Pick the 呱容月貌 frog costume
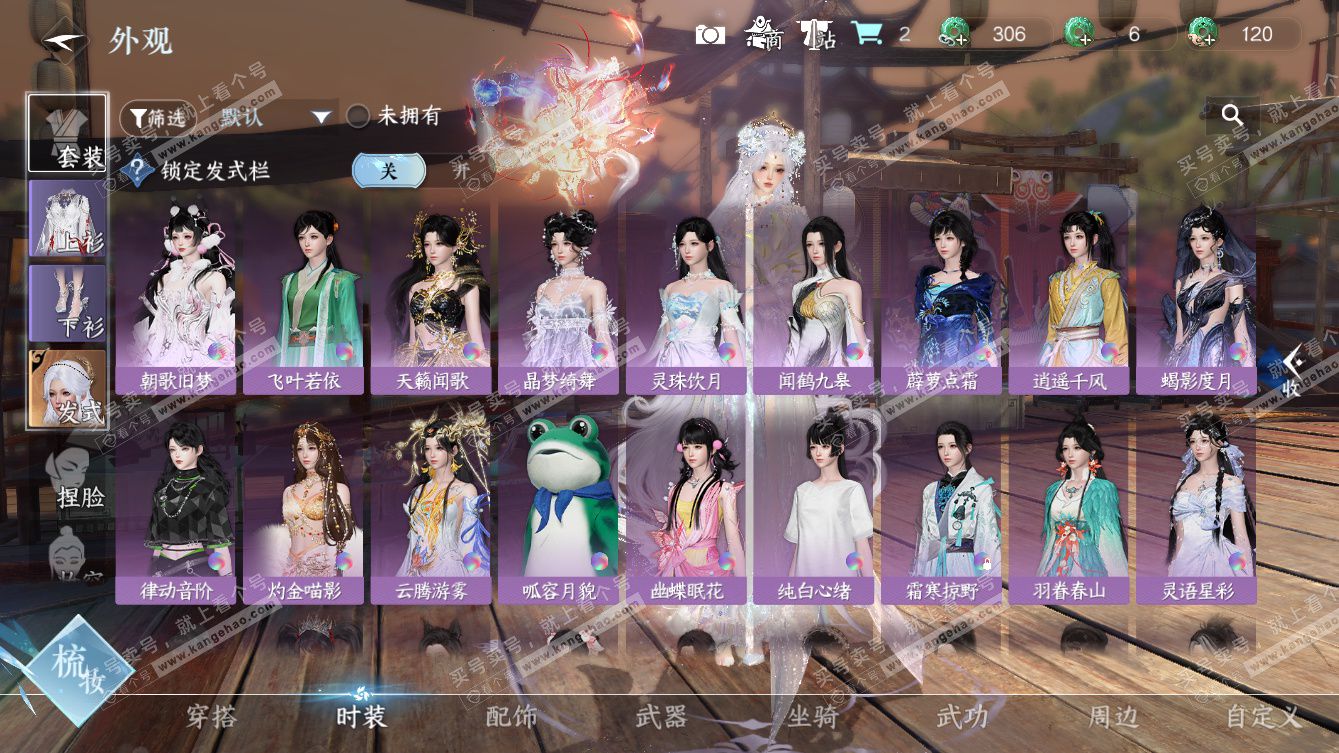The image size is (1339, 753). (560, 506)
